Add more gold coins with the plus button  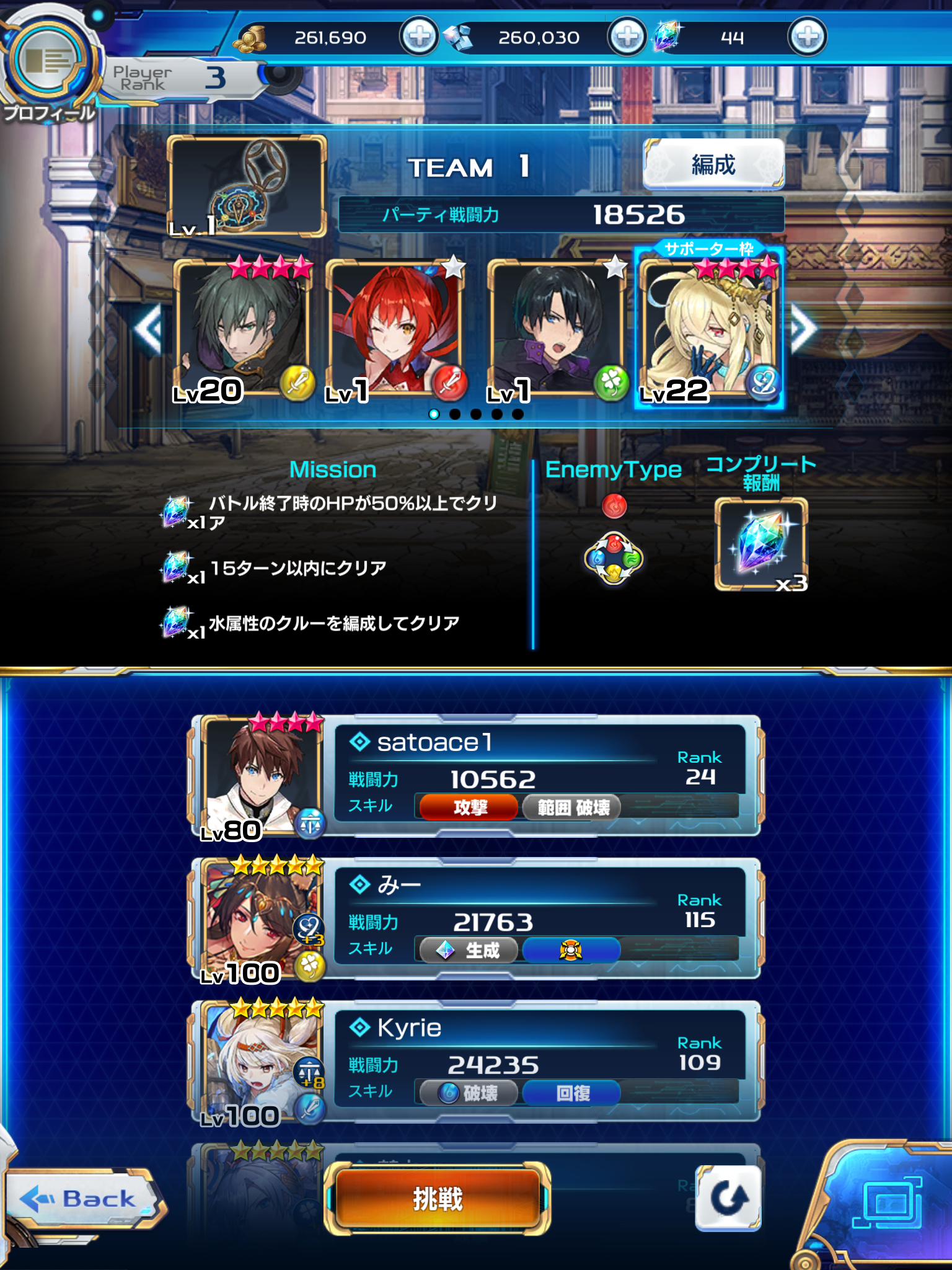pos(419,37)
